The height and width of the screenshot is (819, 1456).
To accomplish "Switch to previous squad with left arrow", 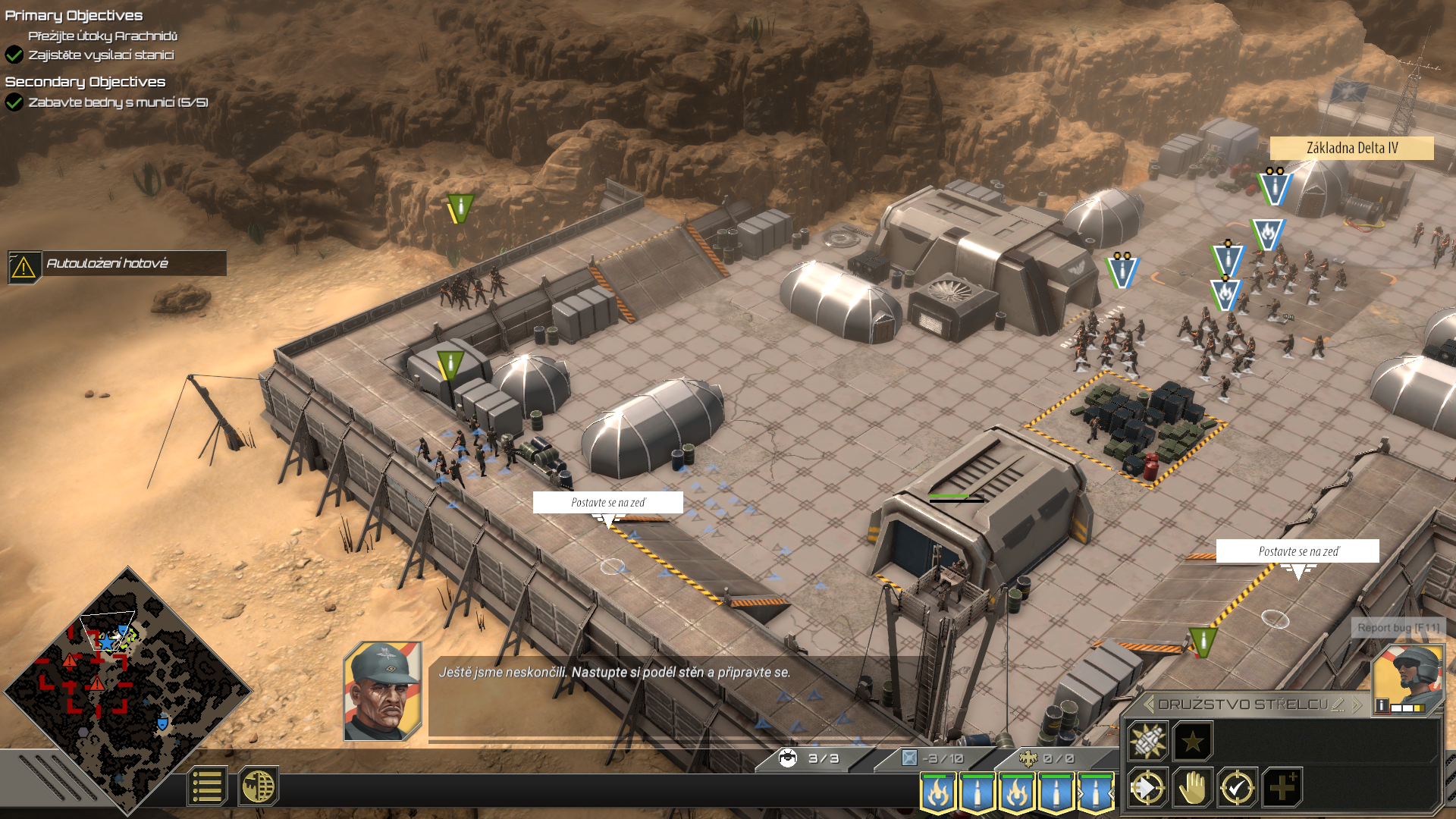I will click(x=1149, y=704).
